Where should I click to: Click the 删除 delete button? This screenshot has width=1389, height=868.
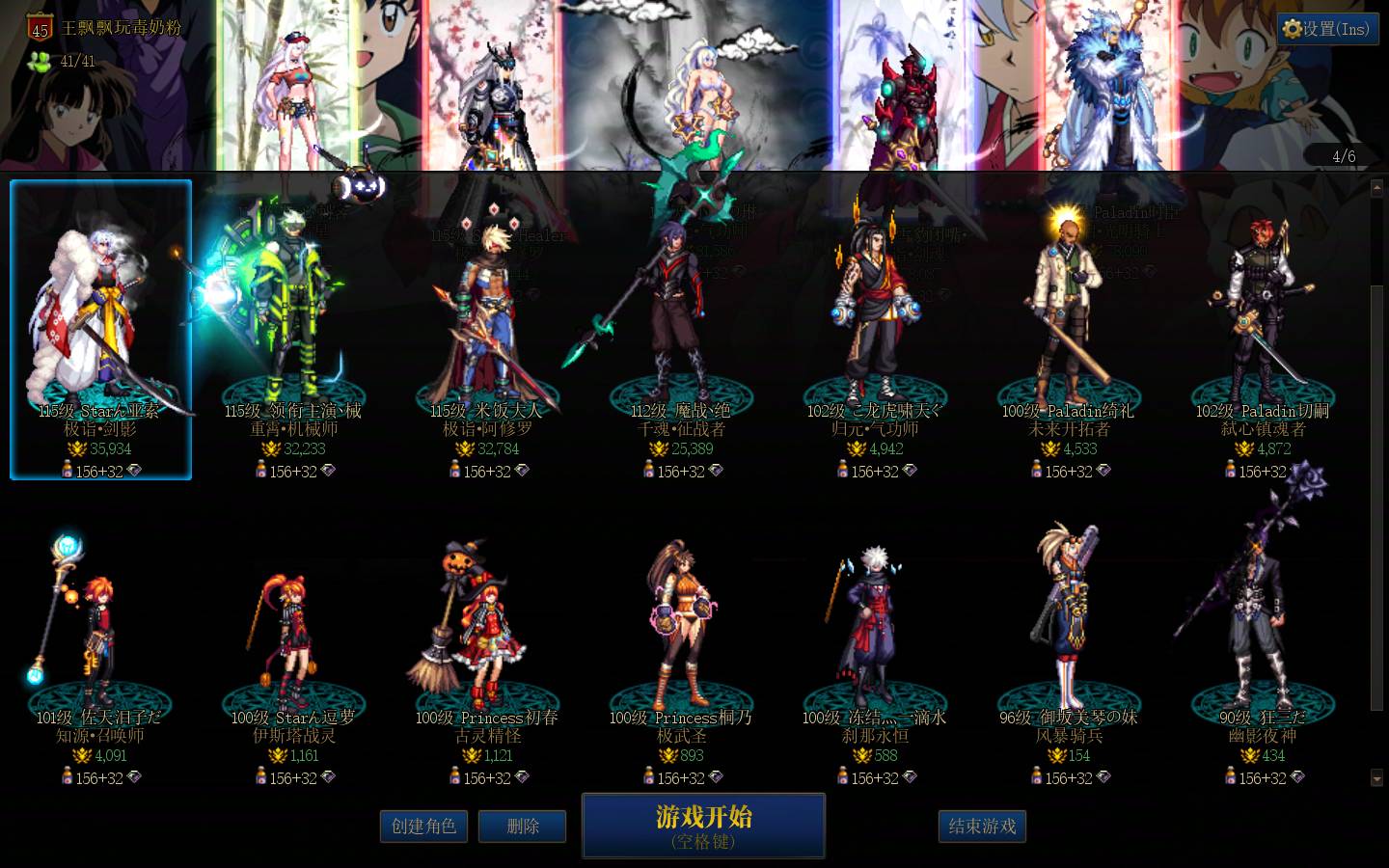pos(522,826)
